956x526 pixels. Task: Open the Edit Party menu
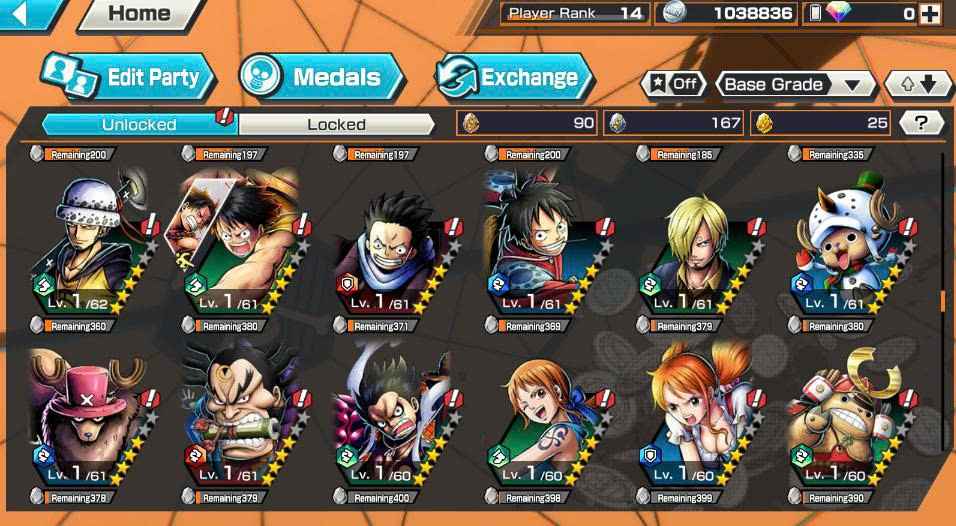coord(126,77)
